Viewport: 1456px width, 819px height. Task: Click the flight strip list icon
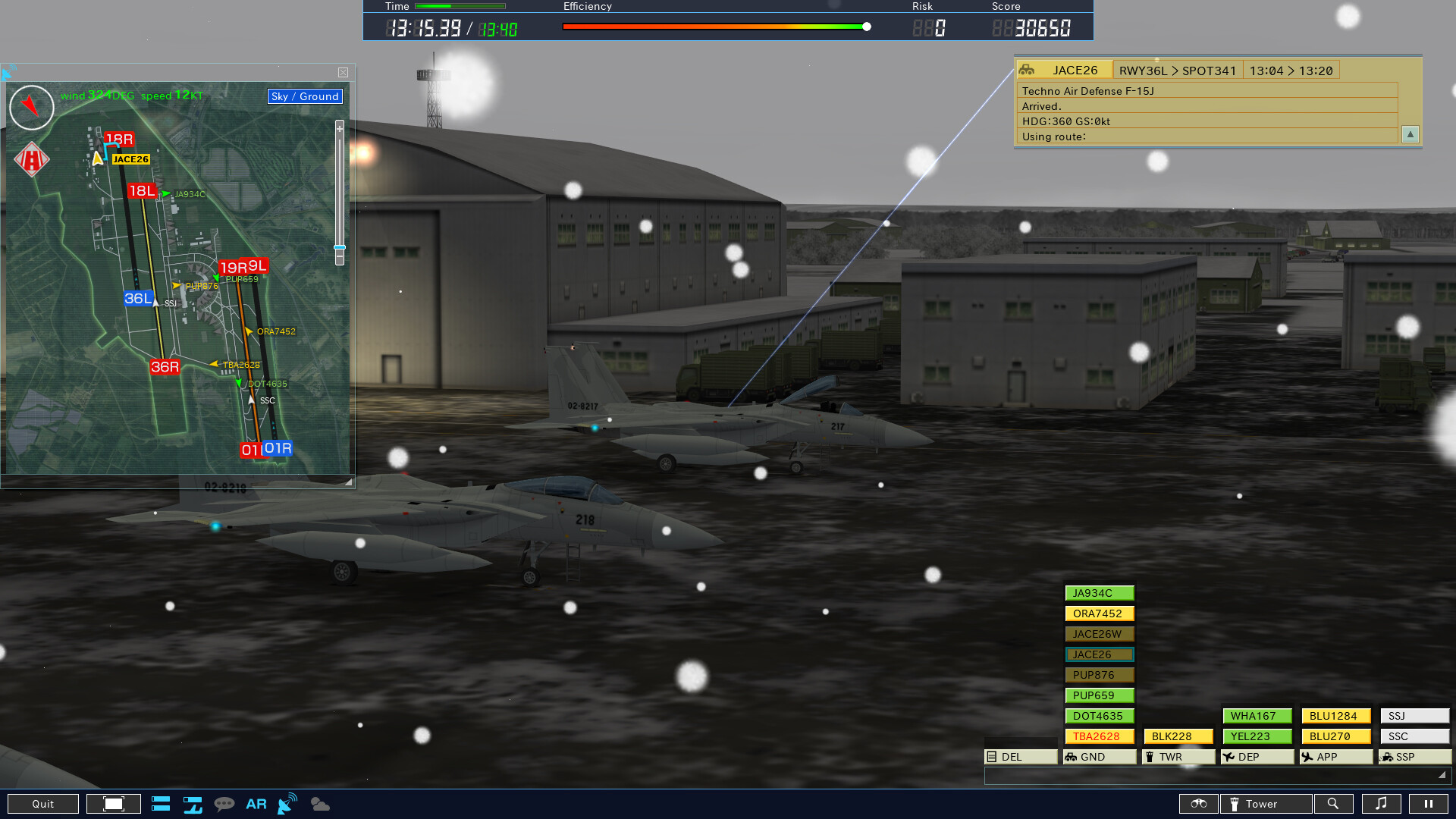tap(161, 804)
